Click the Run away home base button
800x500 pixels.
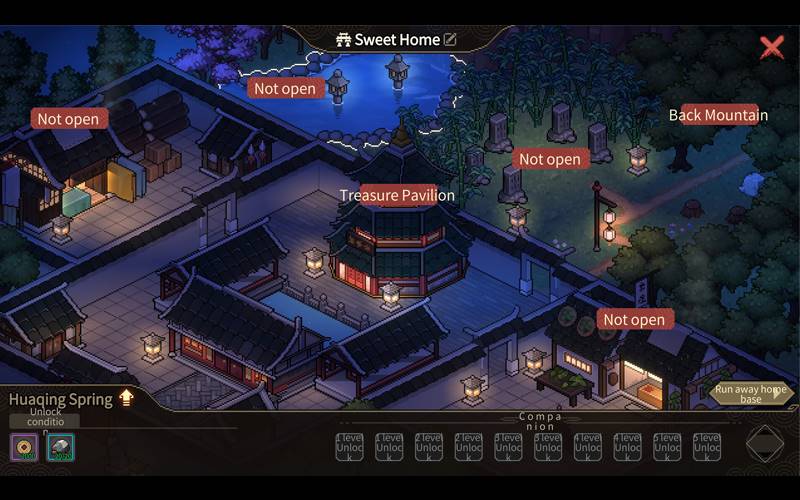(x=751, y=394)
